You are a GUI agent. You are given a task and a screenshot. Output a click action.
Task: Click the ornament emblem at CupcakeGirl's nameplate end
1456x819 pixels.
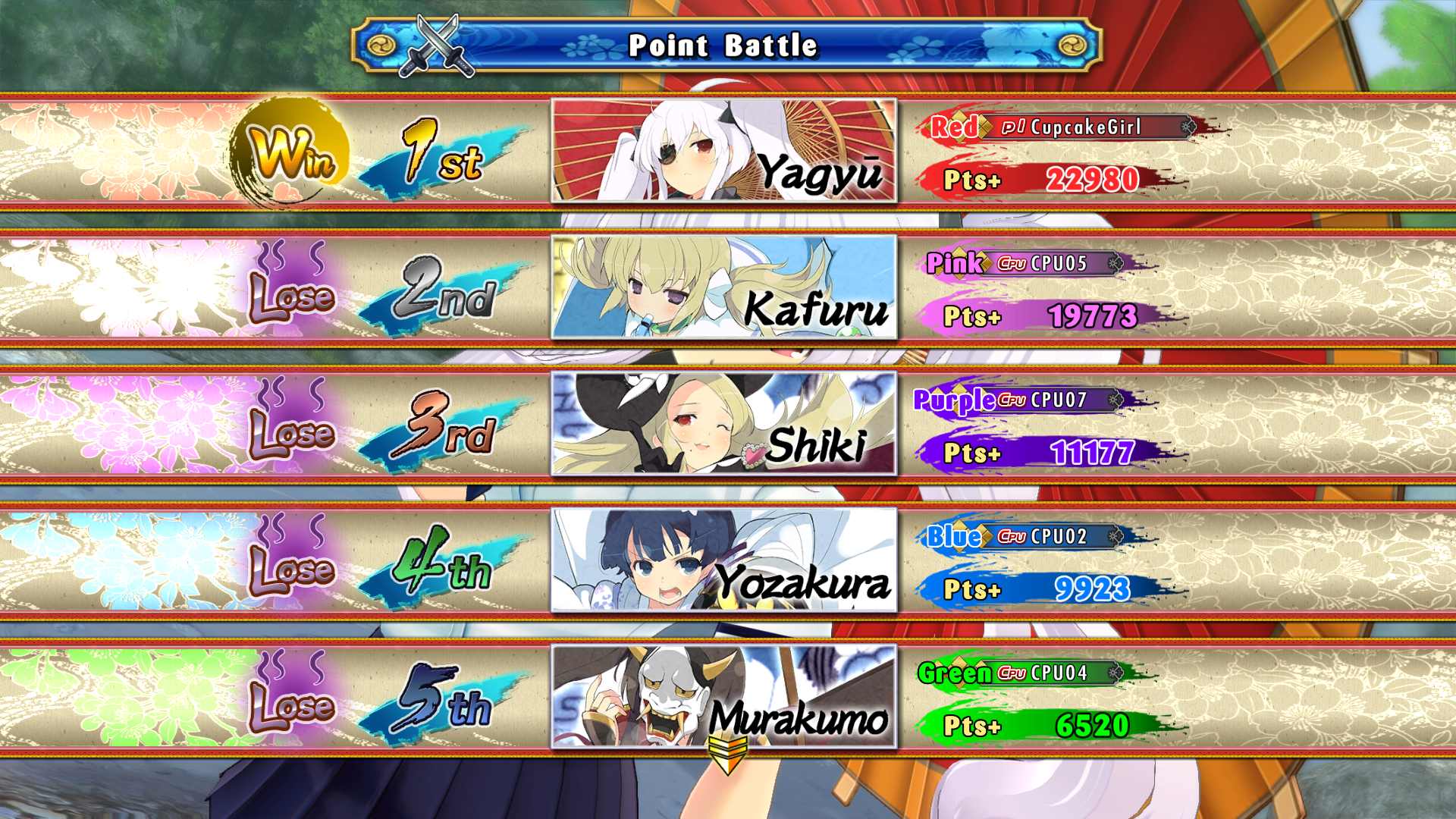pyautogui.click(x=1188, y=127)
